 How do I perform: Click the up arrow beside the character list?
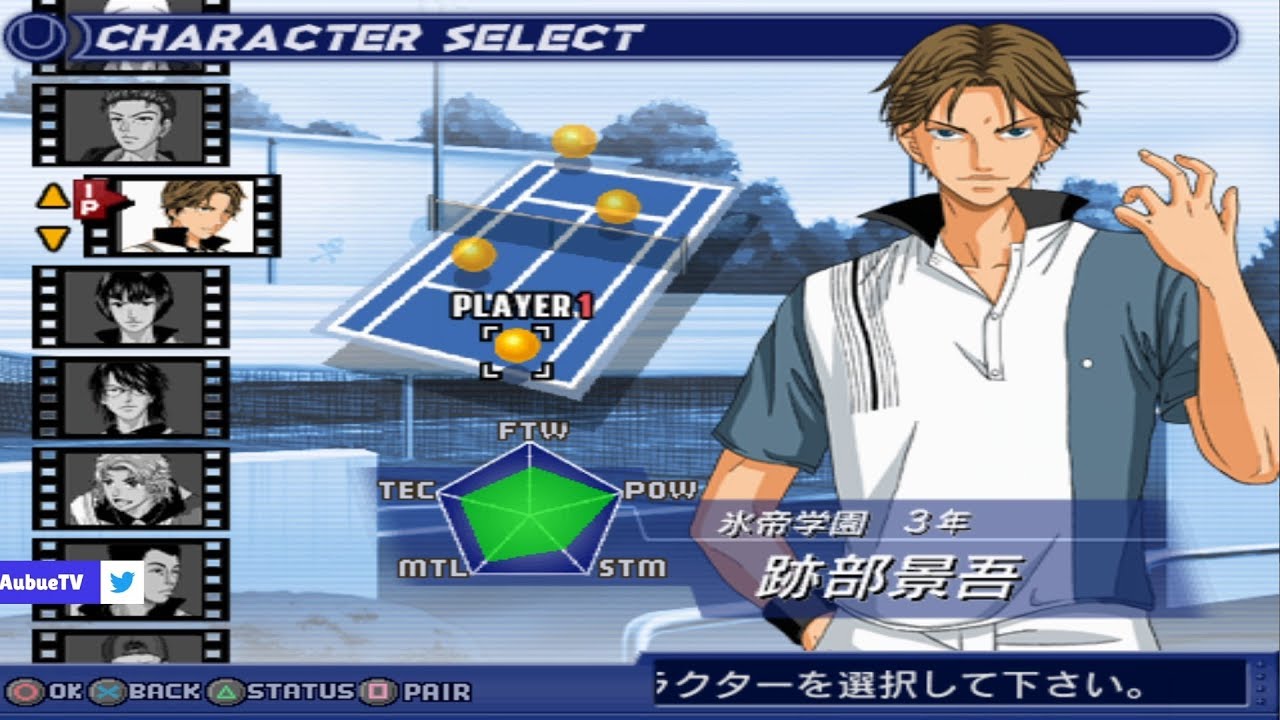pyautogui.click(x=52, y=197)
